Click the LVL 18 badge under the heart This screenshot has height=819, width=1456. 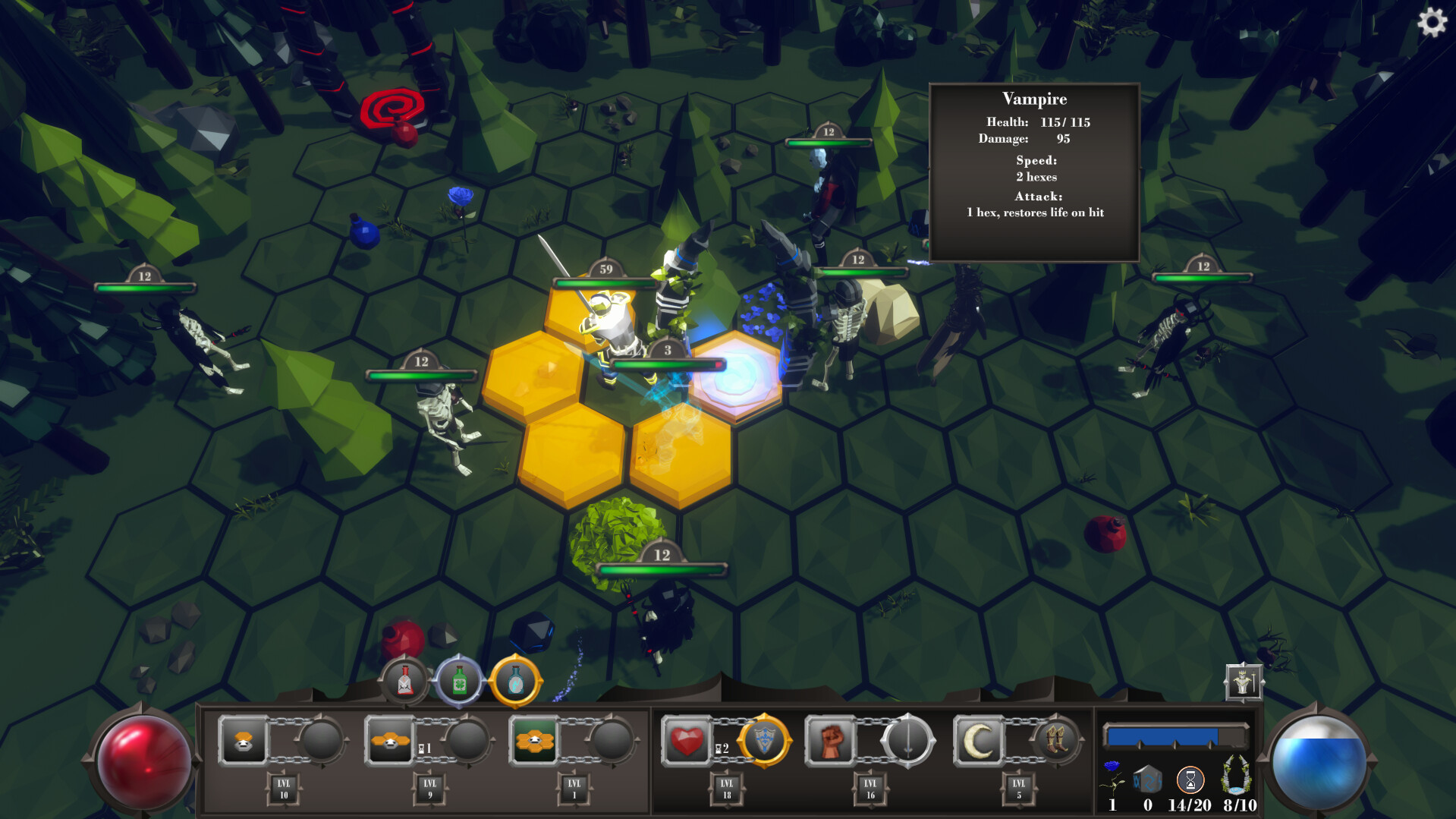[x=725, y=789]
